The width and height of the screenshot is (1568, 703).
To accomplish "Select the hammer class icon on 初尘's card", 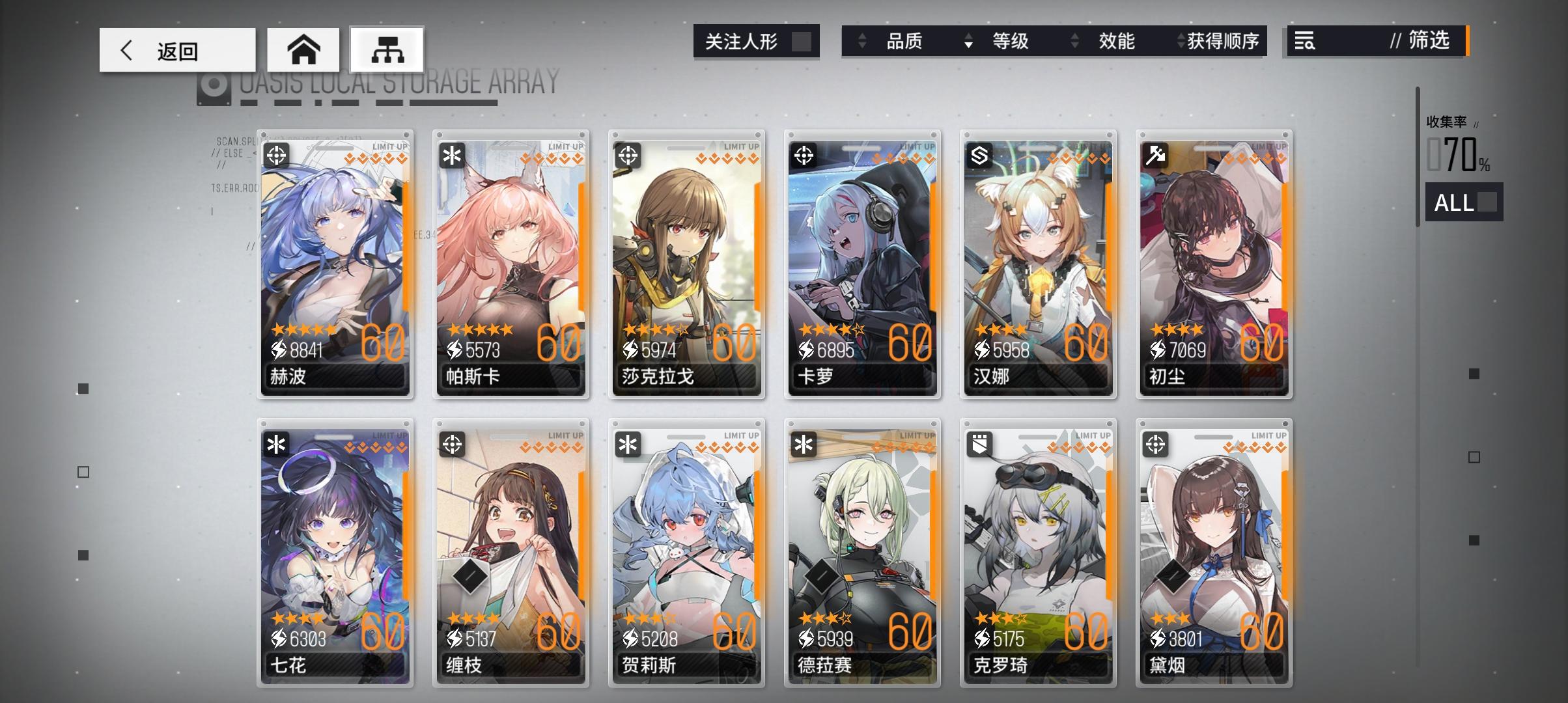I will pyautogui.click(x=1155, y=156).
